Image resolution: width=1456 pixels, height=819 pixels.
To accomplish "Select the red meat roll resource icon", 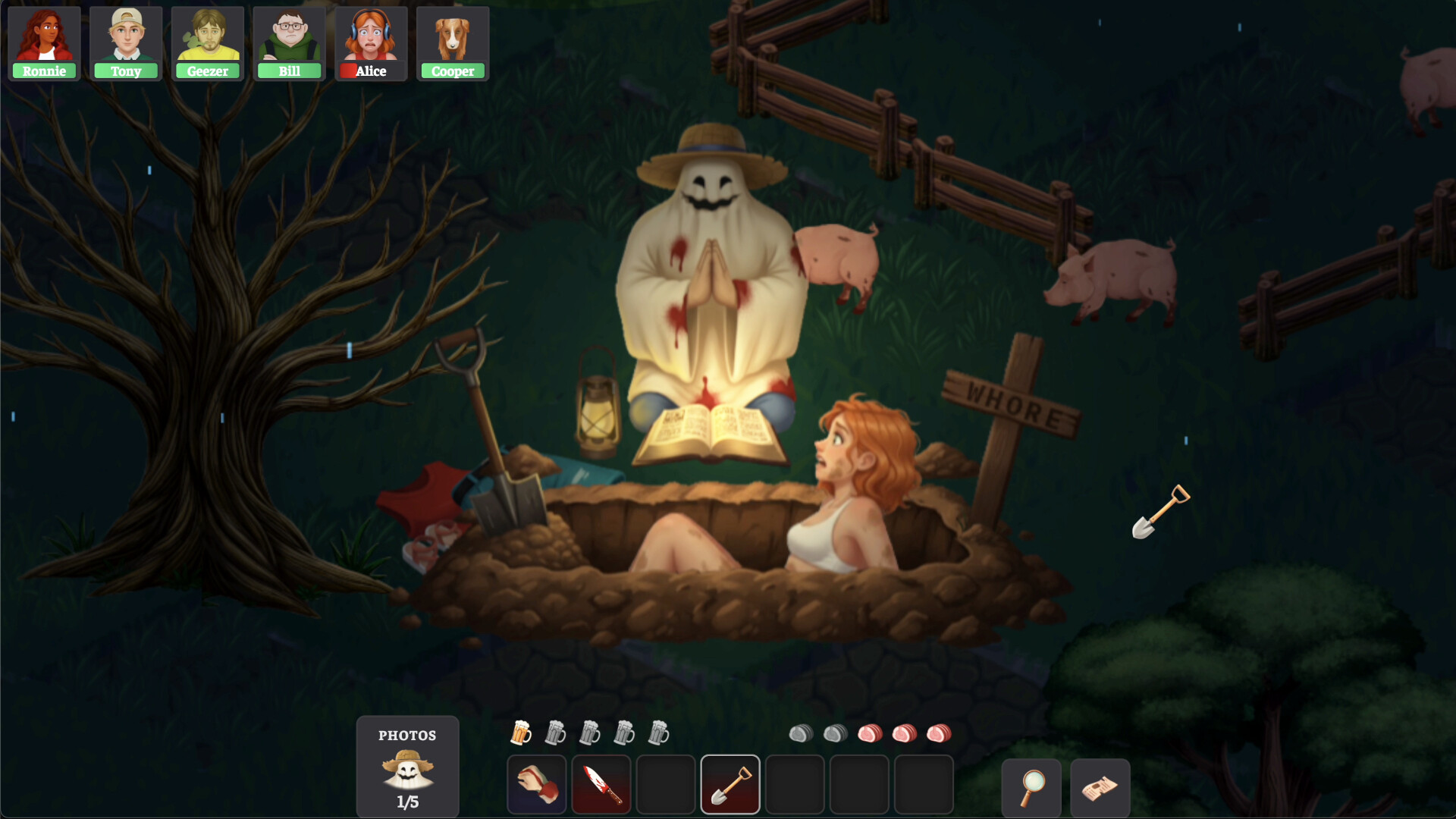I will tap(872, 733).
